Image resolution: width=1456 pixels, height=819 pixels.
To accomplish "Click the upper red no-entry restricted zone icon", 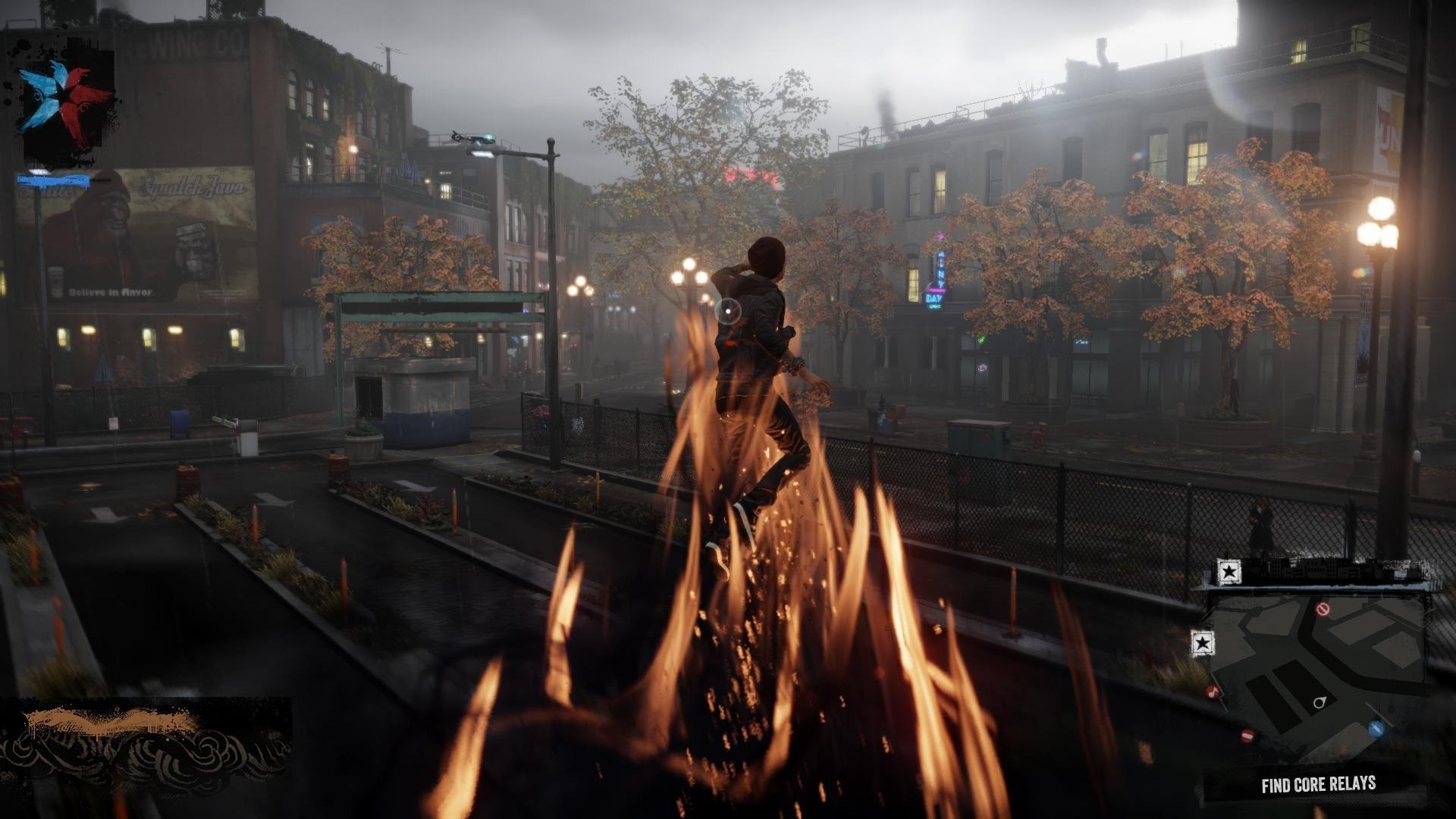I will pyautogui.click(x=1321, y=609).
